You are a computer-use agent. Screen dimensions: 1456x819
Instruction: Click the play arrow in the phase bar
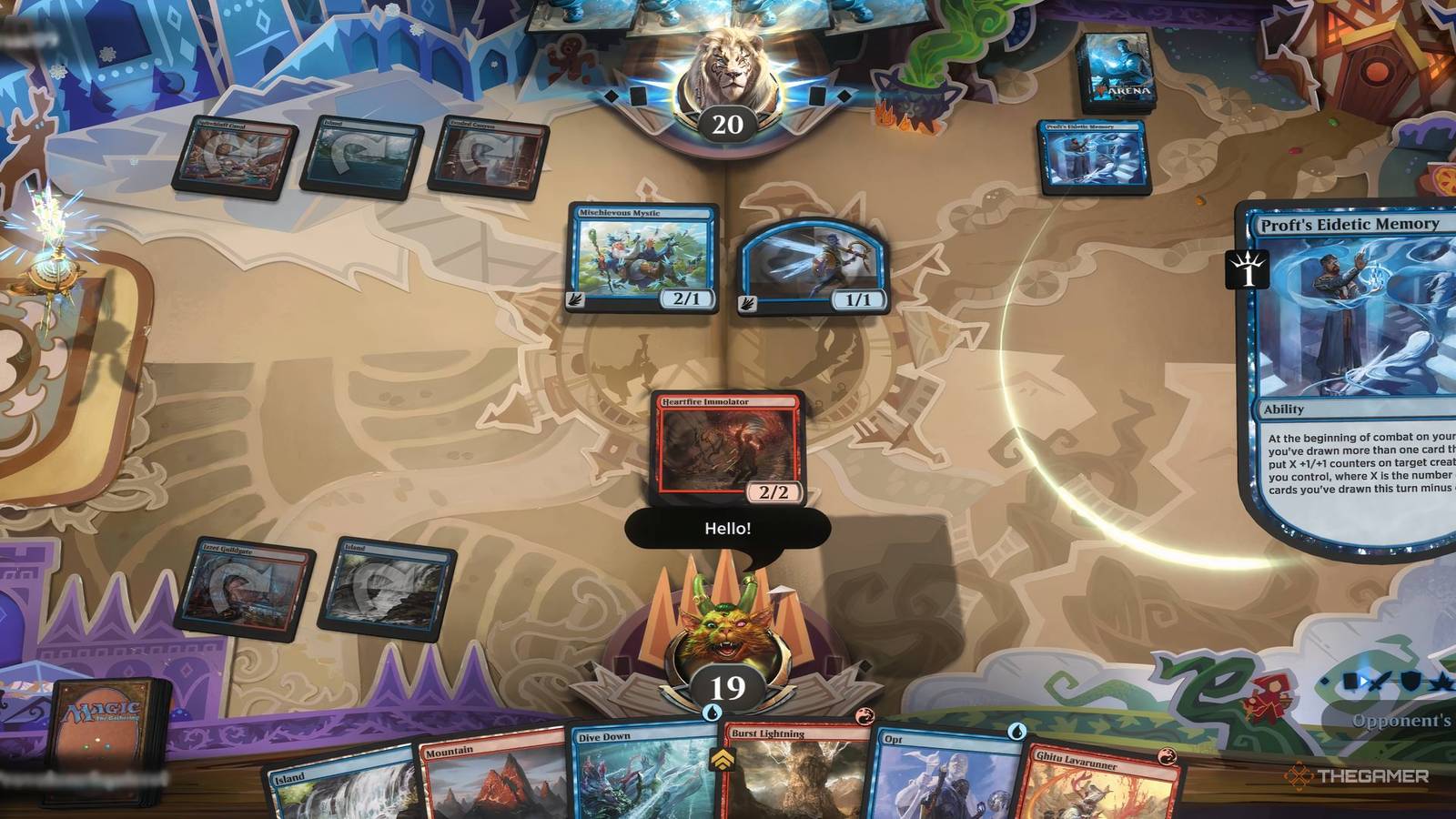1364,681
